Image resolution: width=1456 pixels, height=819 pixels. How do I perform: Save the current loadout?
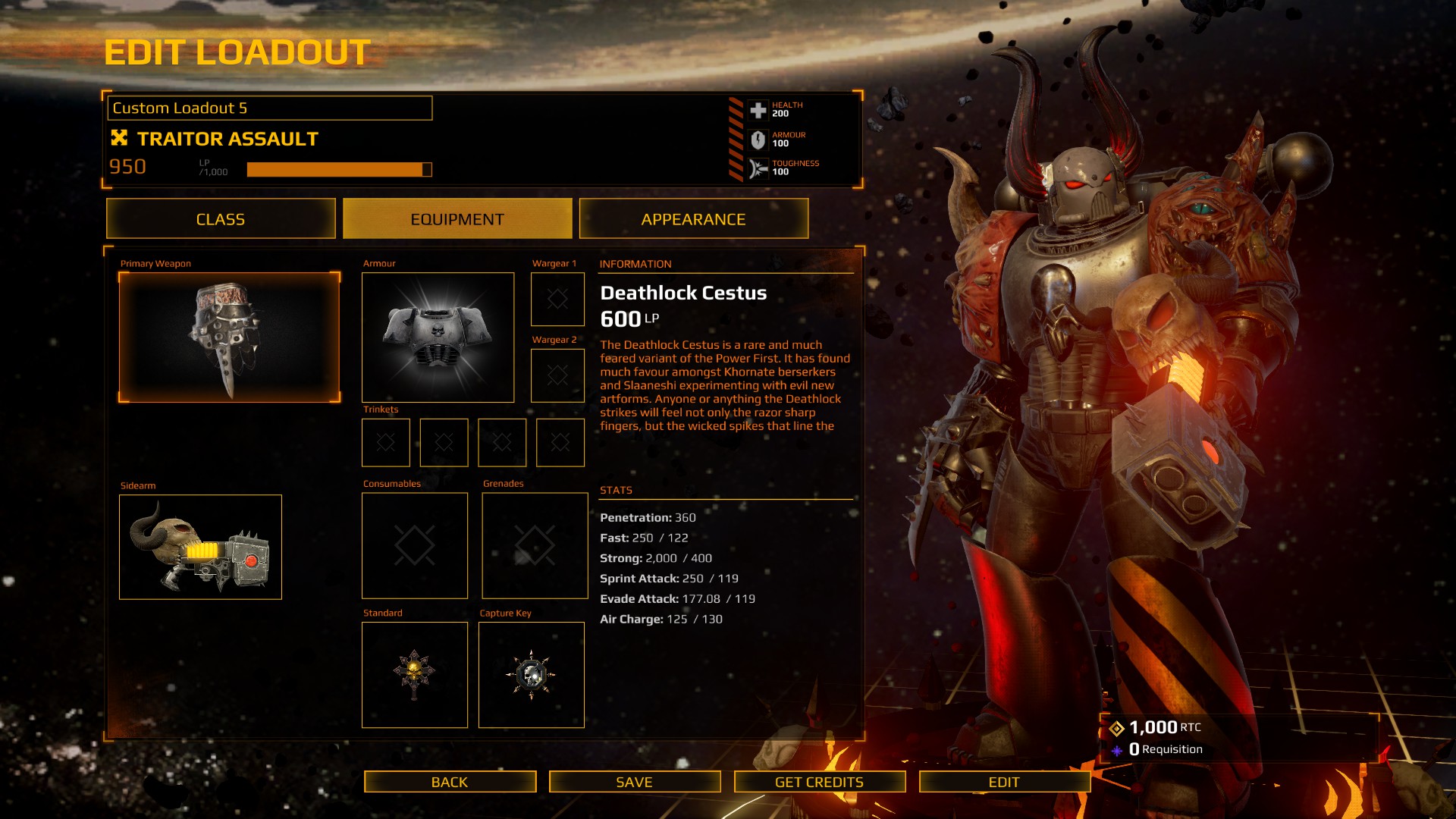tap(635, 782)
